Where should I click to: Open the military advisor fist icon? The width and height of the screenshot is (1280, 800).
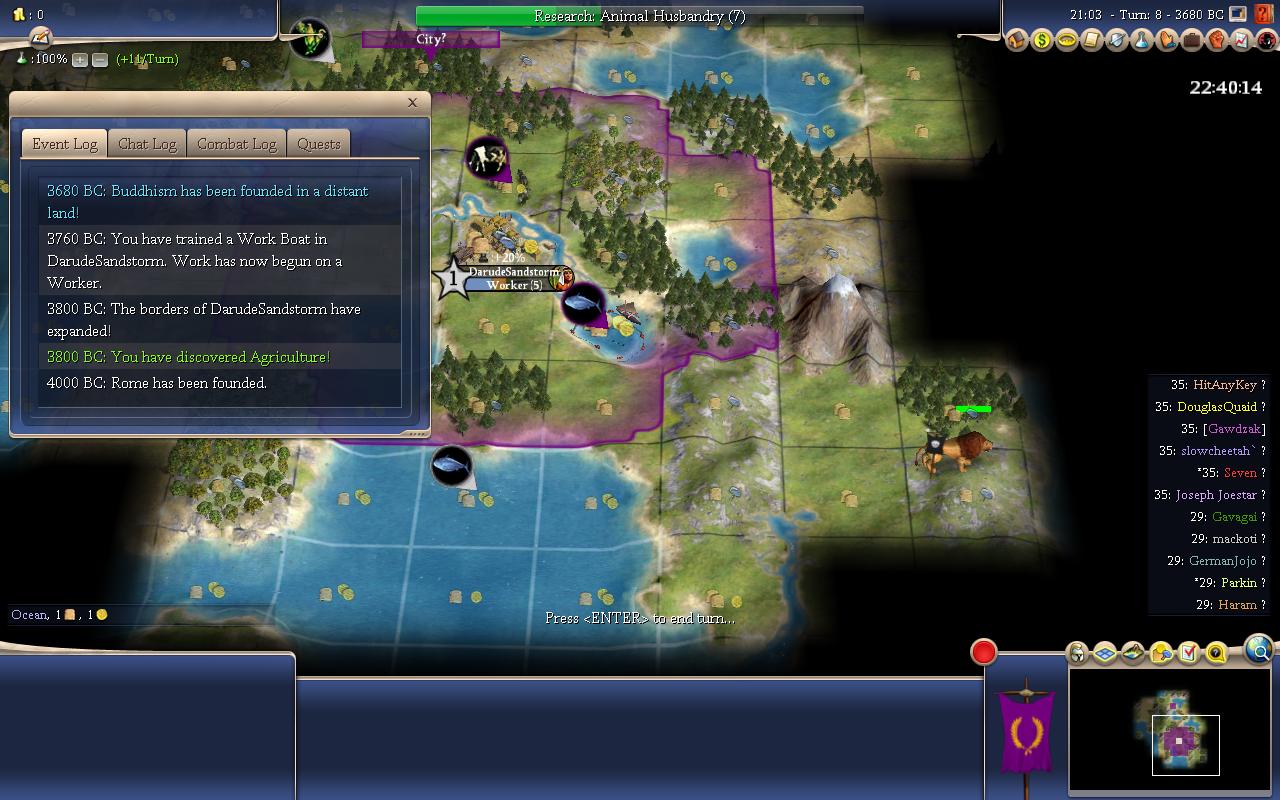point(1216,41)
